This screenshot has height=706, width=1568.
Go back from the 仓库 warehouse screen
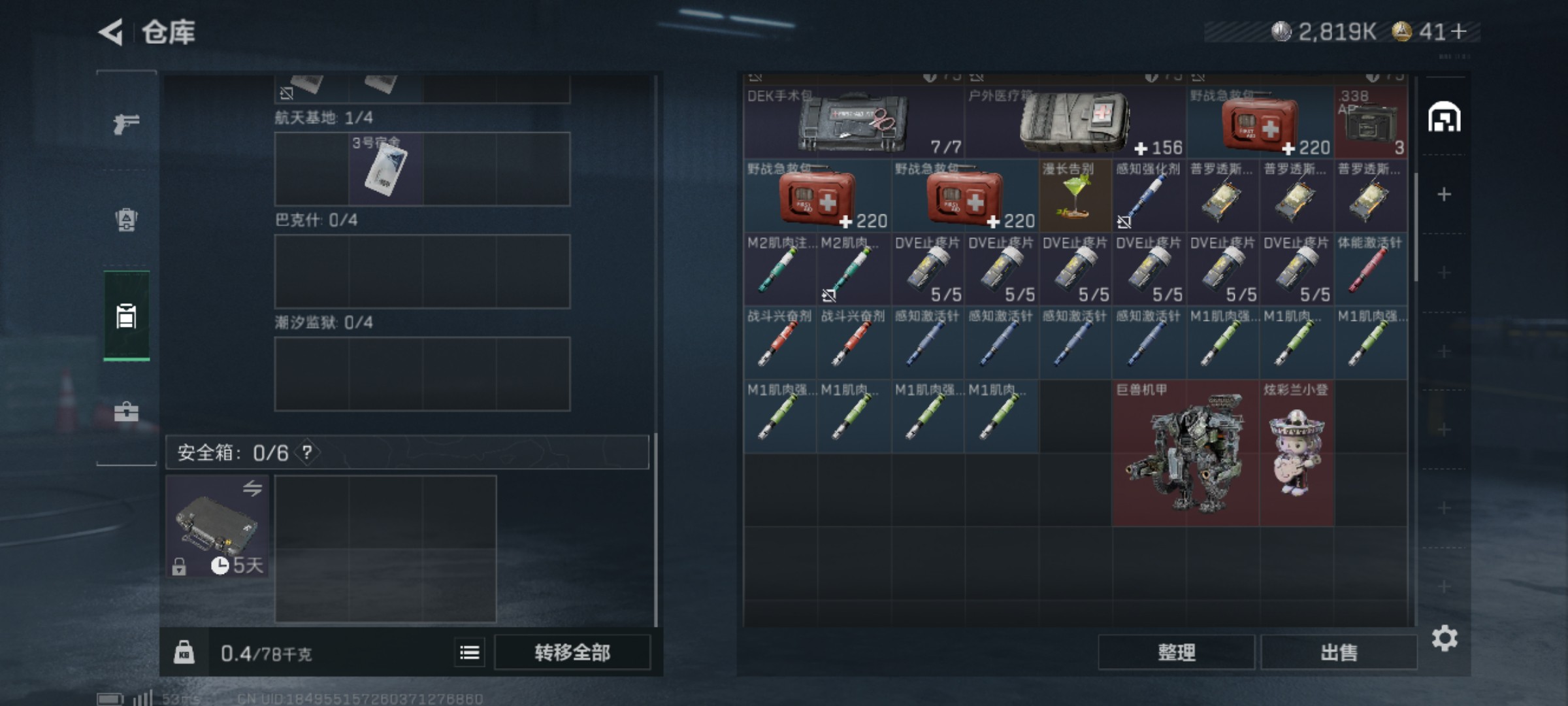coord(111,32)
